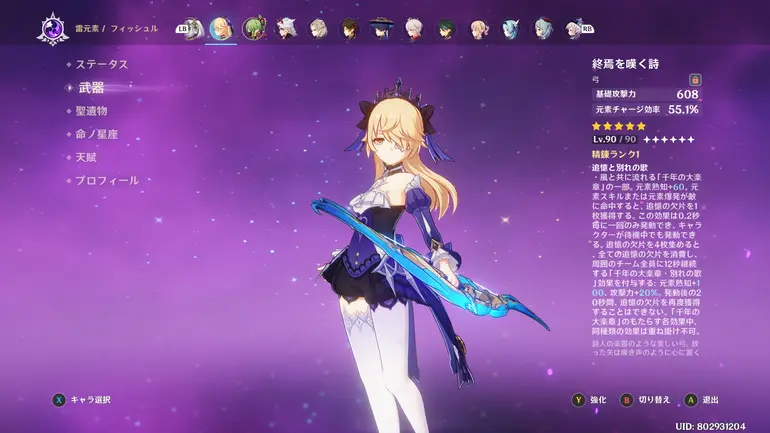Select the 武器 menu entry
This screenshot has height=433, width=770.
point(91,88)
